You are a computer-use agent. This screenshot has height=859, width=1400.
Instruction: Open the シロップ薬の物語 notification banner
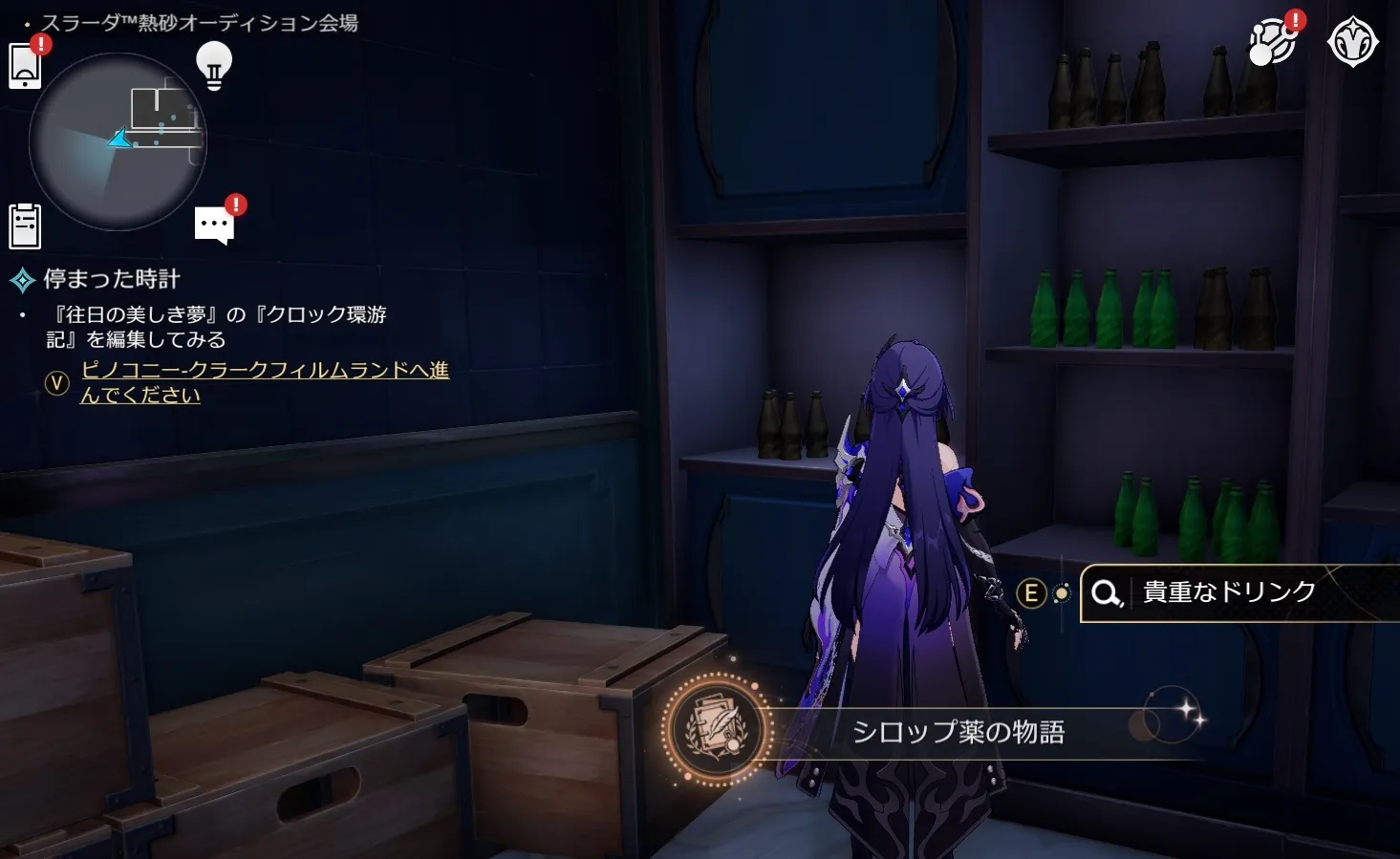click(x=958, y=732)
